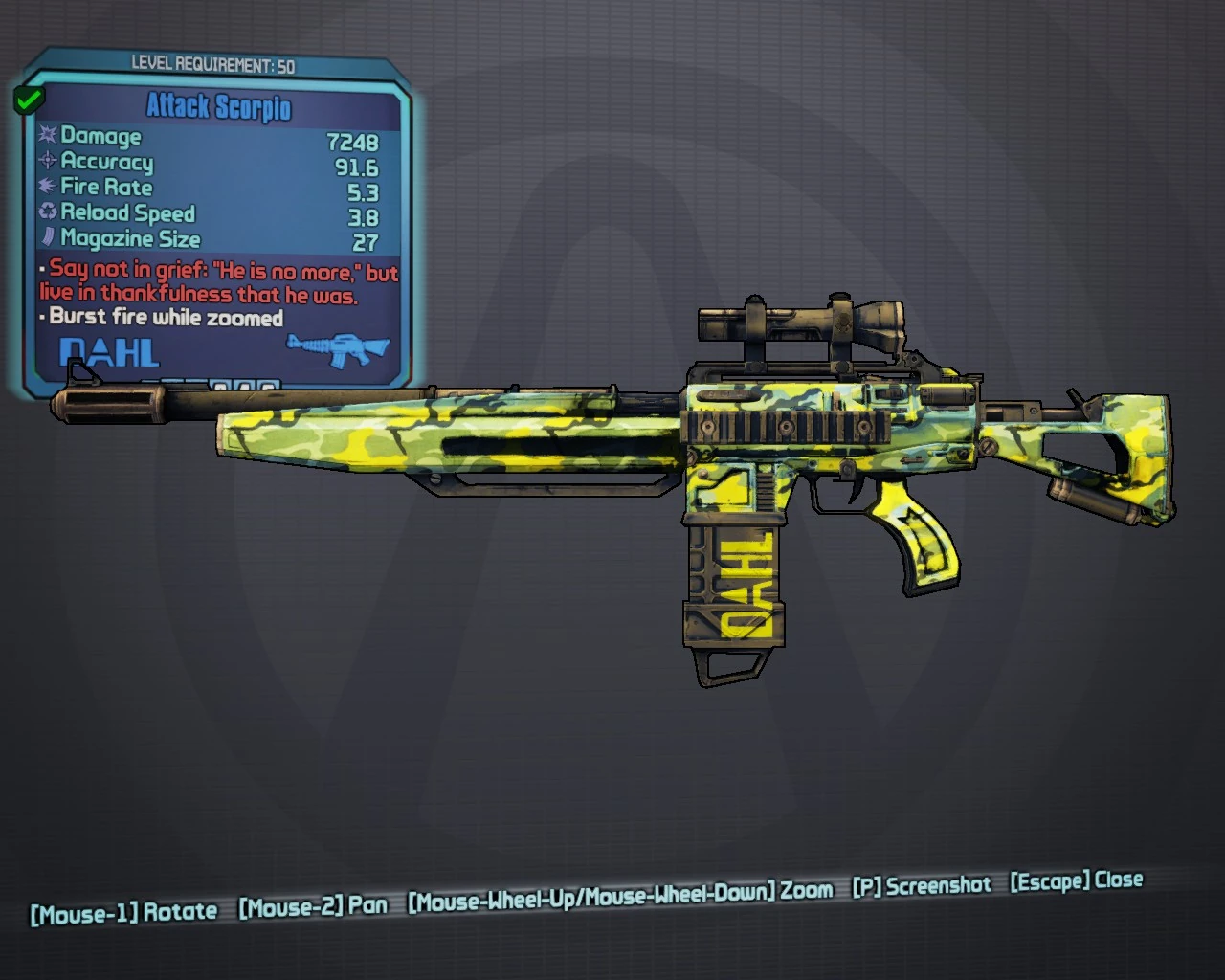
Task: Click the Escape Close command
Action: [1076, 881]
